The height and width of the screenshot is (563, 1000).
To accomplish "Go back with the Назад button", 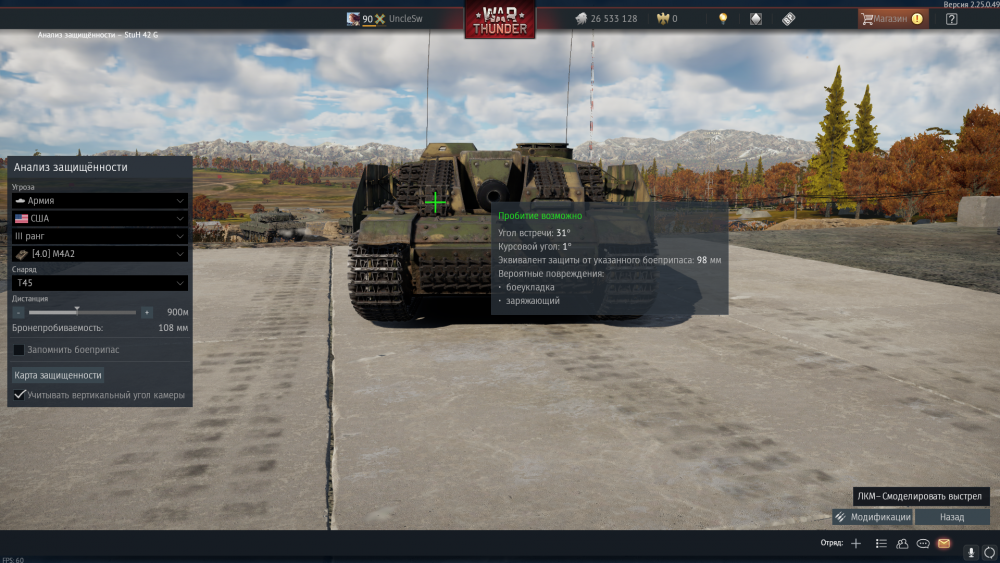I will [952, 517].
